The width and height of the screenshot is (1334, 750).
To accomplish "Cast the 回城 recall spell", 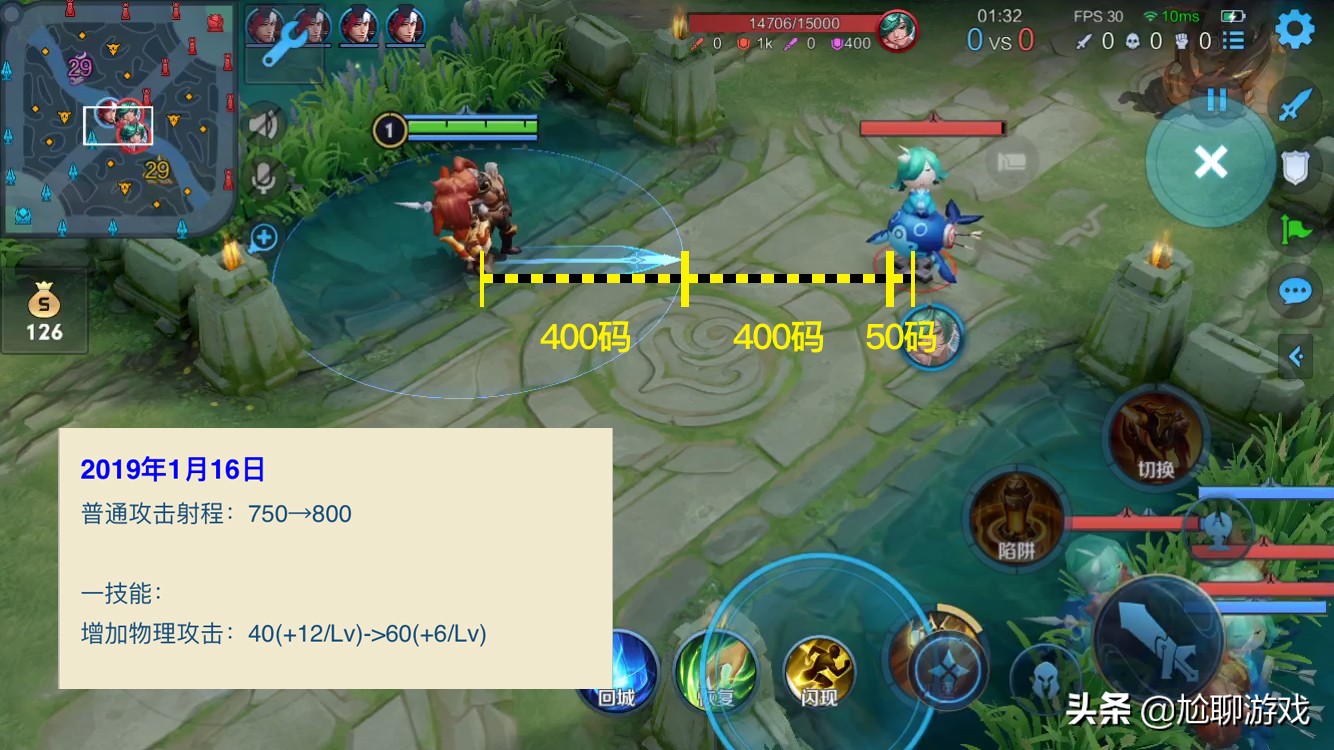I will click(x=620, y=670).
